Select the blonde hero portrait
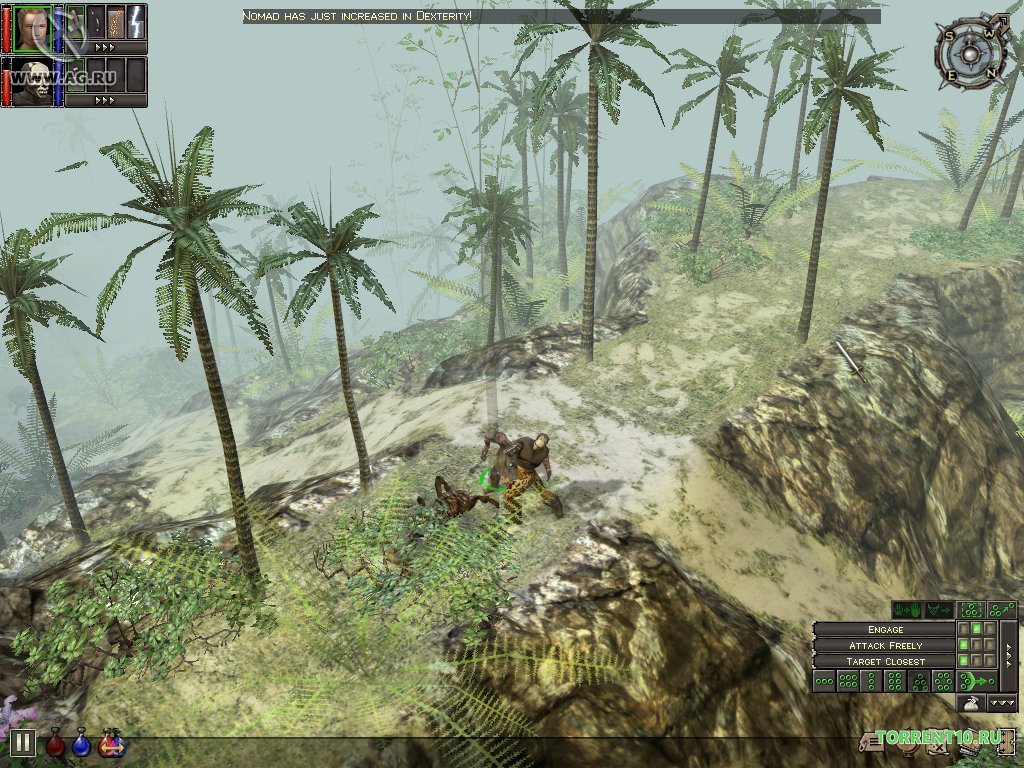 tap(32, 27)
